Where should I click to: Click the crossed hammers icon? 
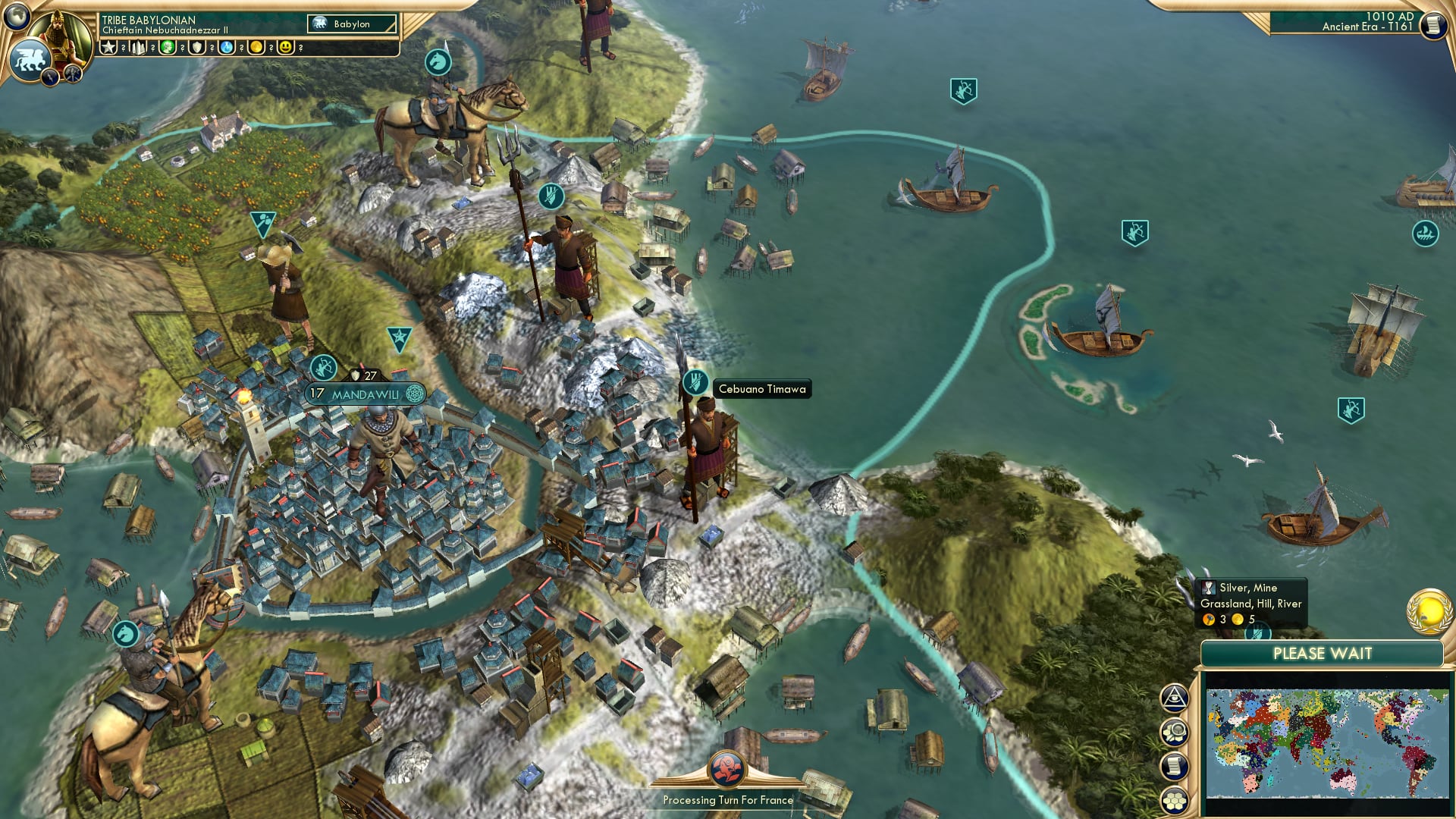[x=73, y=74]
